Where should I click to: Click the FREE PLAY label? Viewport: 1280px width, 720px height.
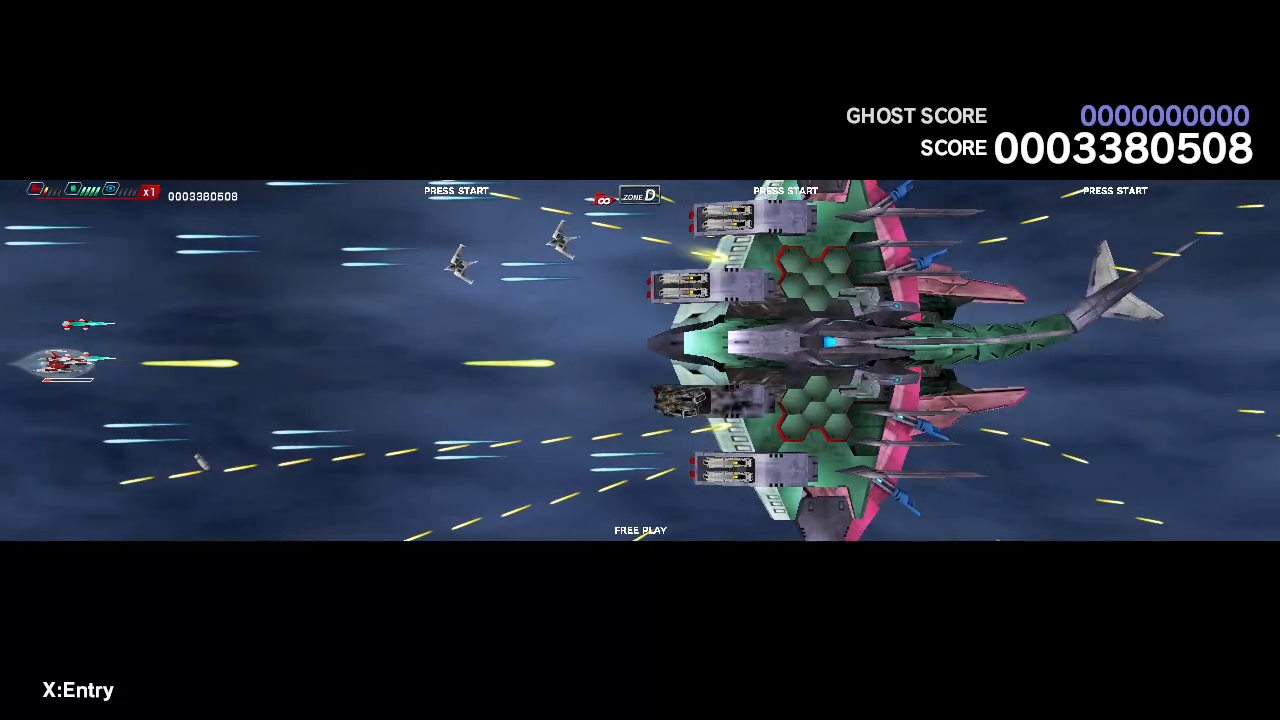640,530
